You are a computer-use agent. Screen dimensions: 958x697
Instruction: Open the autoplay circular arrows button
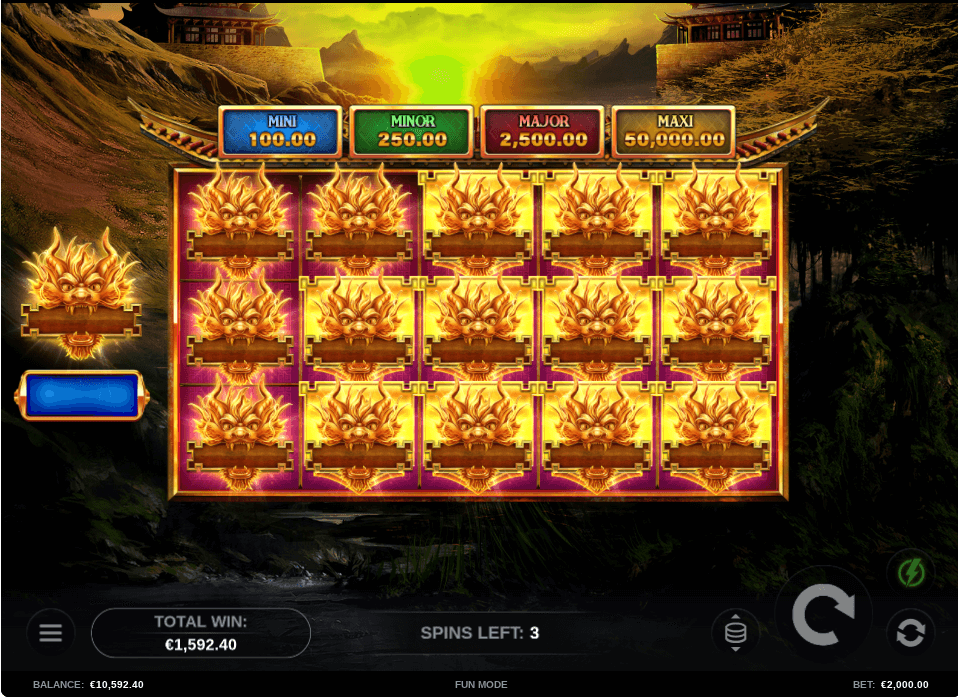(x=910, y=632)
